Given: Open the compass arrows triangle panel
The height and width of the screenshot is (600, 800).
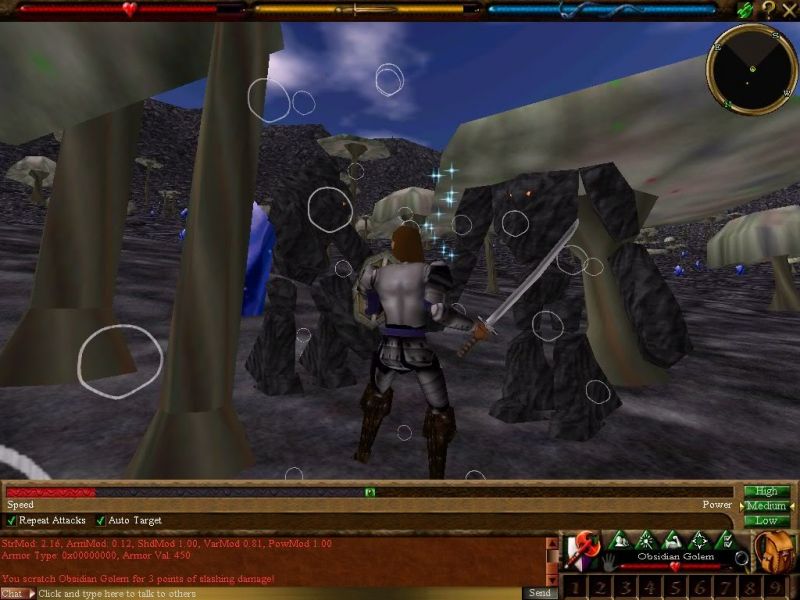Looking at the screenshot, I should point(699,541).
